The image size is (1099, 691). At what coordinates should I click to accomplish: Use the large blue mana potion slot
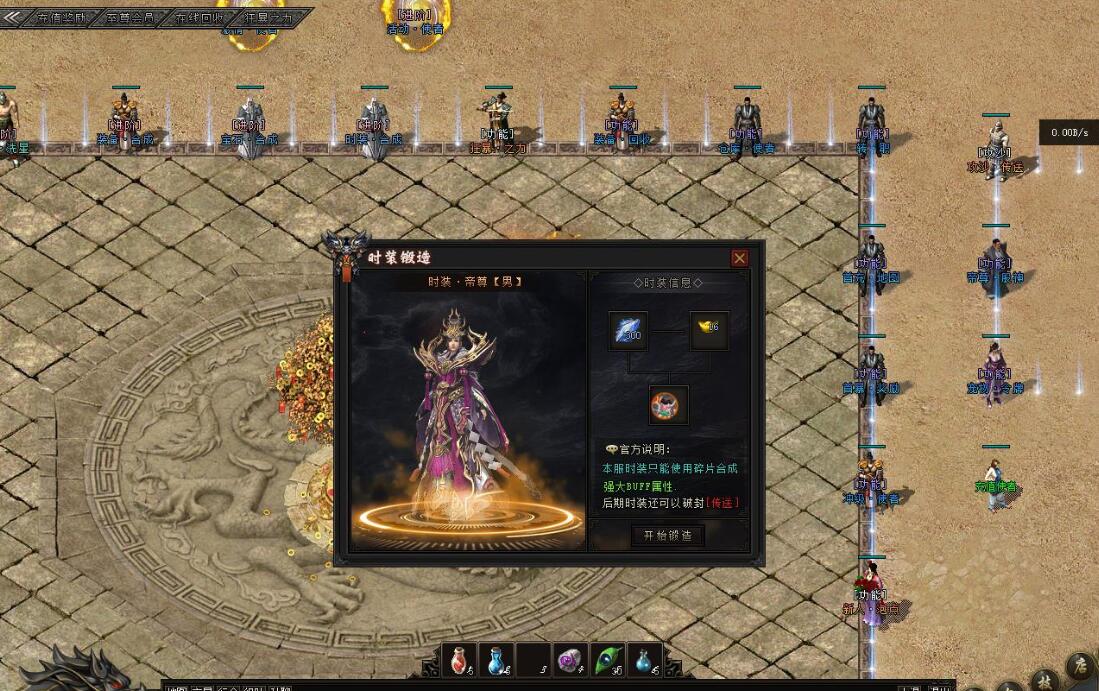pyautogui.click(x=497, y=660)
